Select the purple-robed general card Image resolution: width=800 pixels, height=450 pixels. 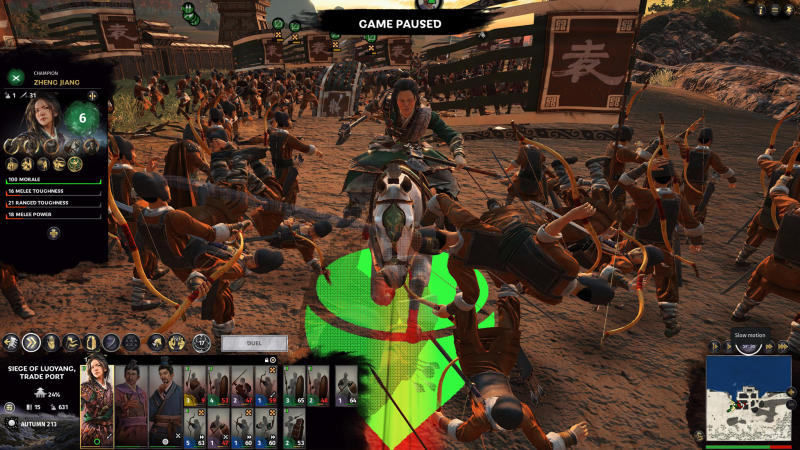(x=131, y=404)
